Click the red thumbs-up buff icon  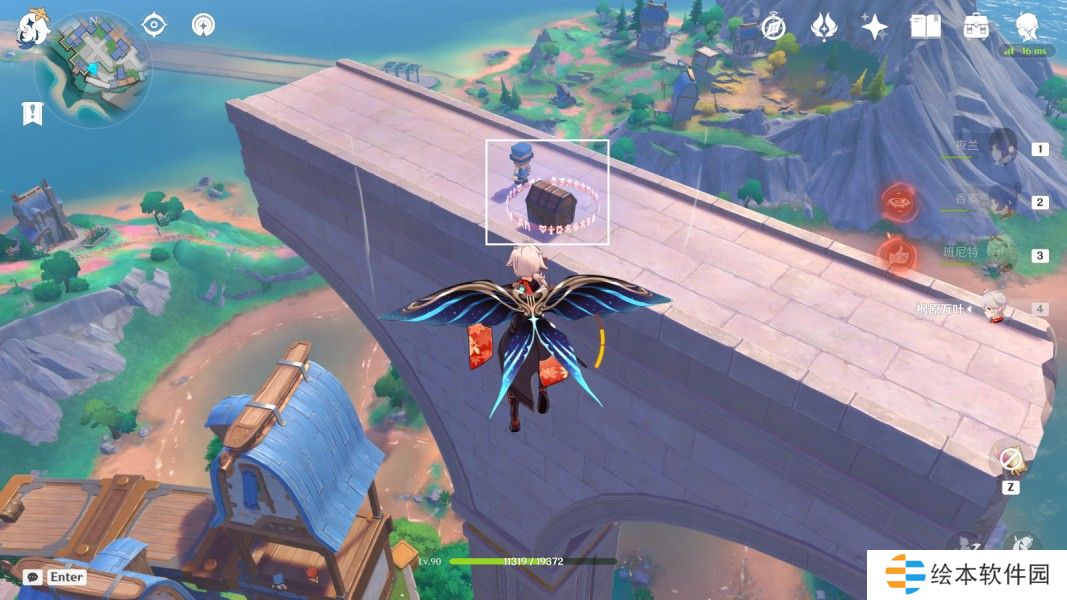tap(898, 255)
